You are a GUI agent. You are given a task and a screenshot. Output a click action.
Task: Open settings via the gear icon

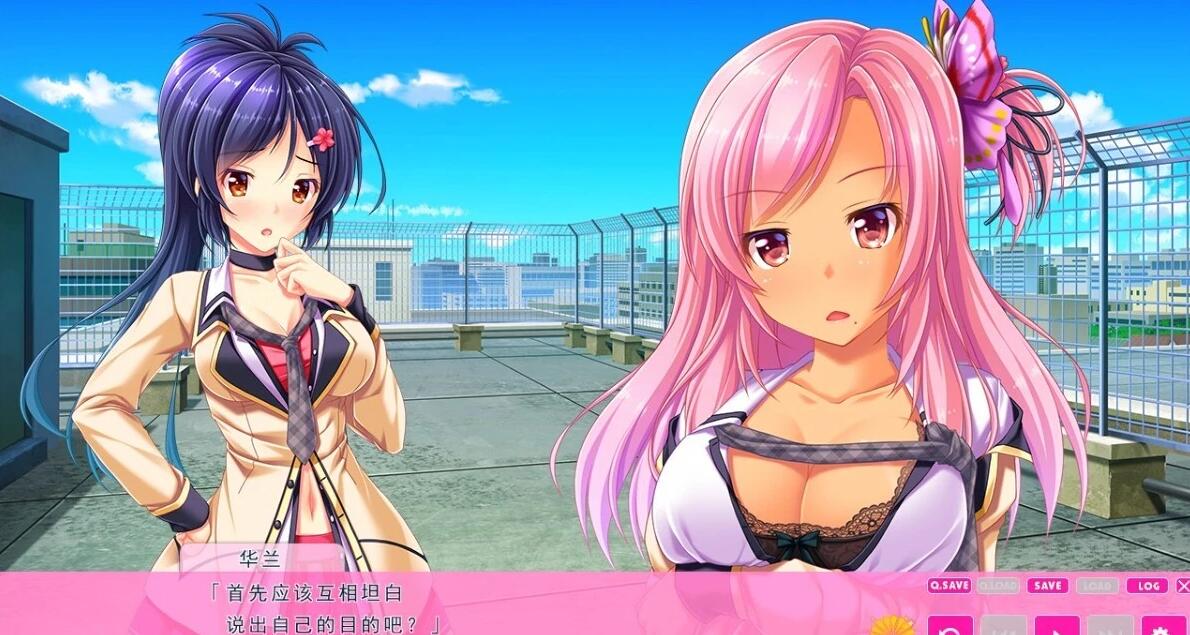(x=1164, y=626)
